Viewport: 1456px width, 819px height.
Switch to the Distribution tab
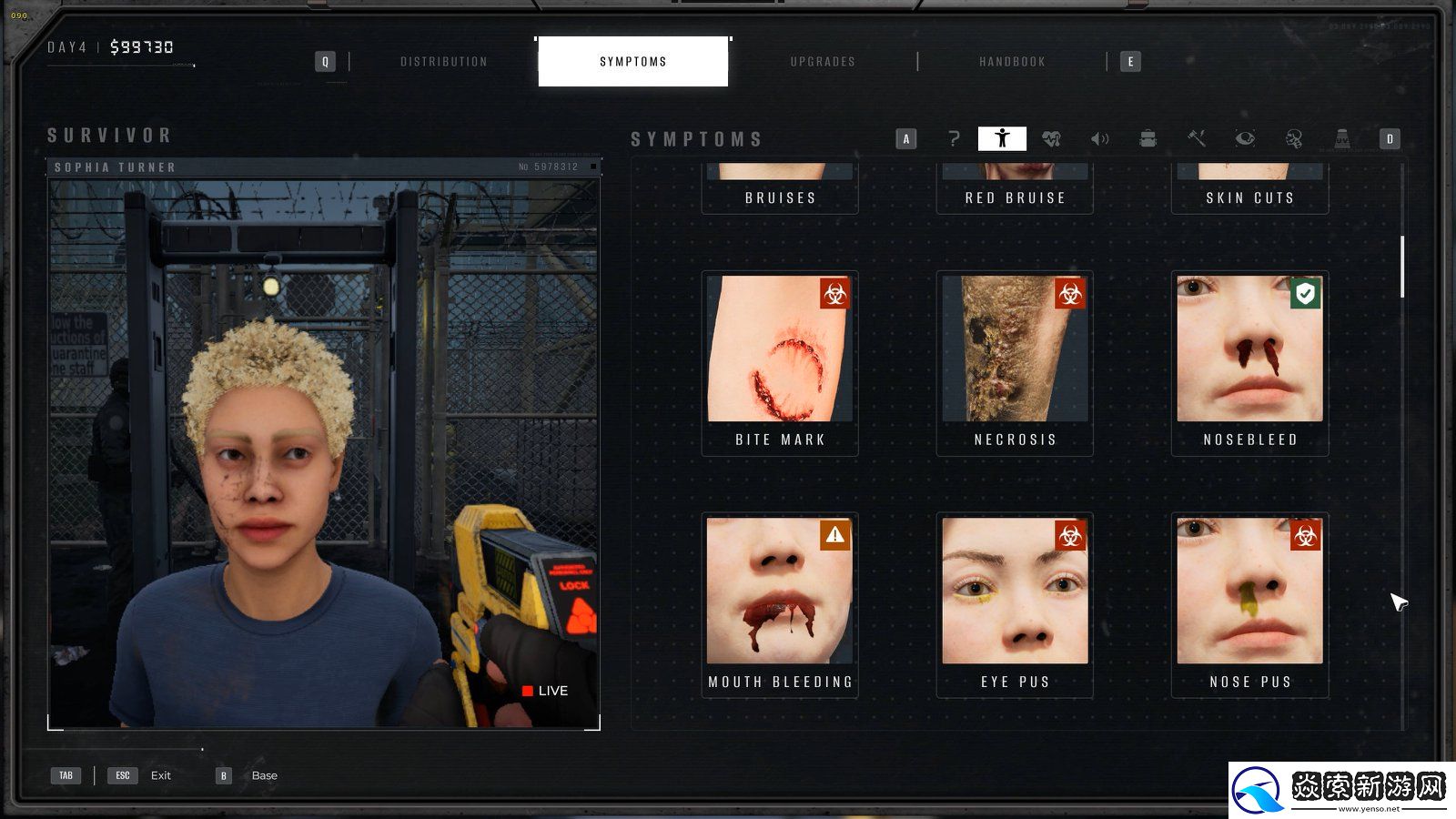[444, 62]
